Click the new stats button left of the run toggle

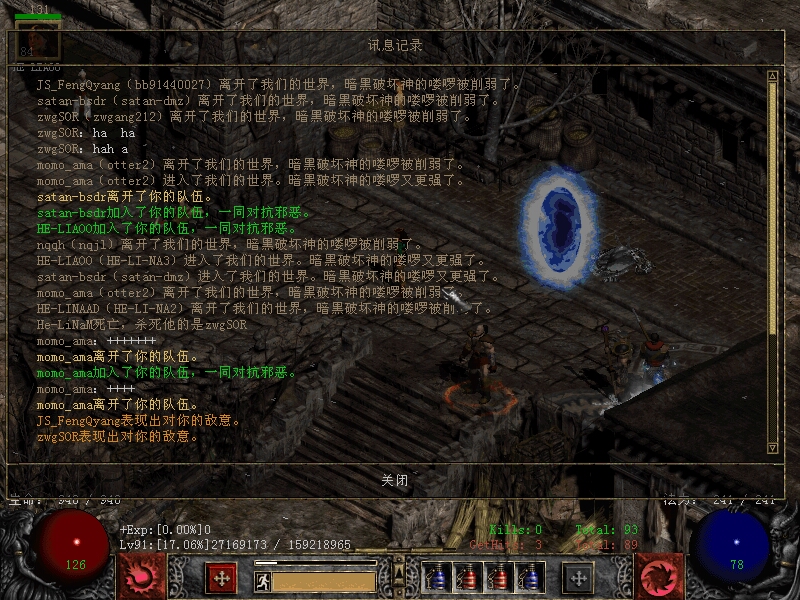point(221,578)
